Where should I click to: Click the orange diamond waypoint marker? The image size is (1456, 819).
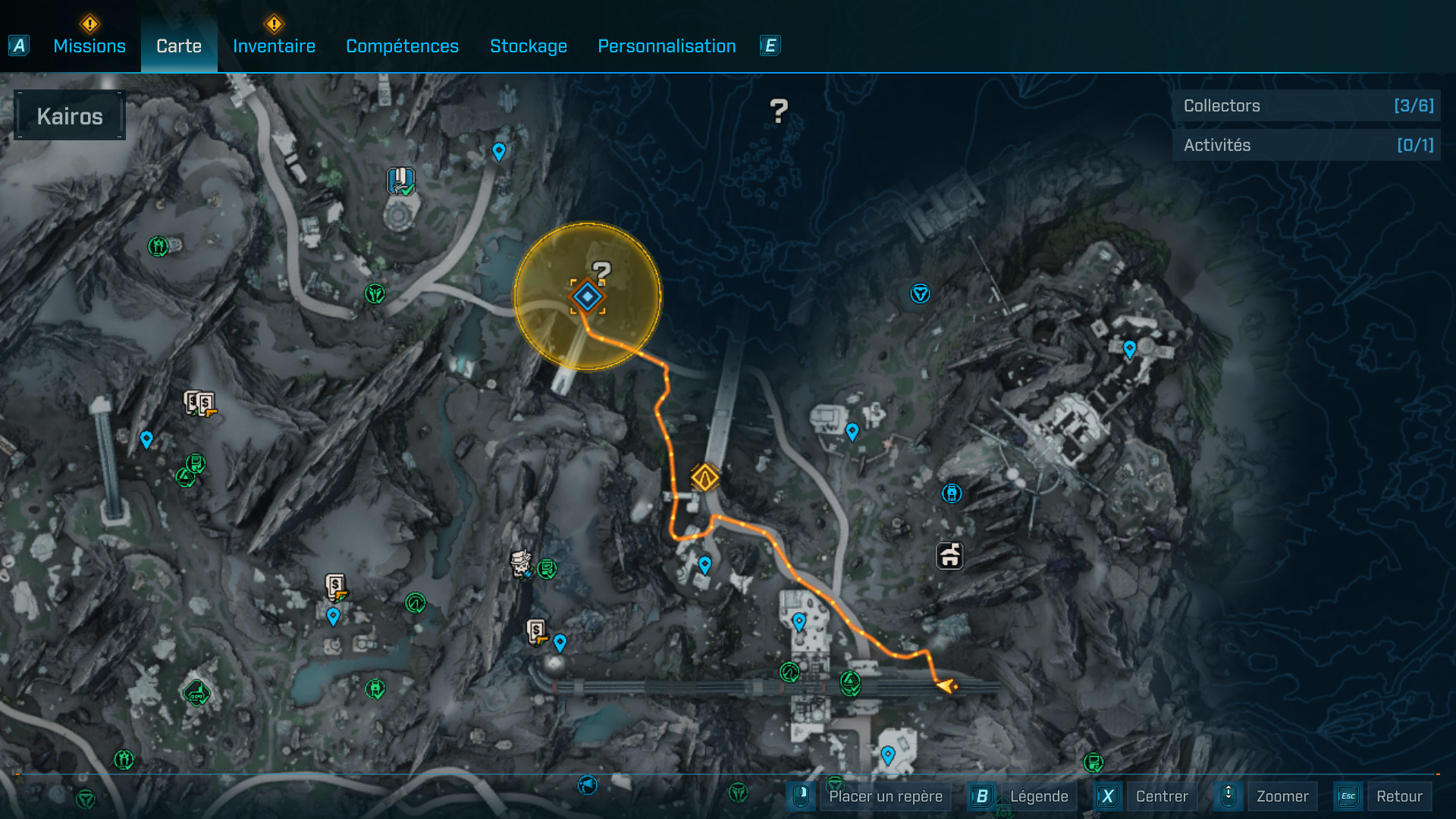[705, 478]
